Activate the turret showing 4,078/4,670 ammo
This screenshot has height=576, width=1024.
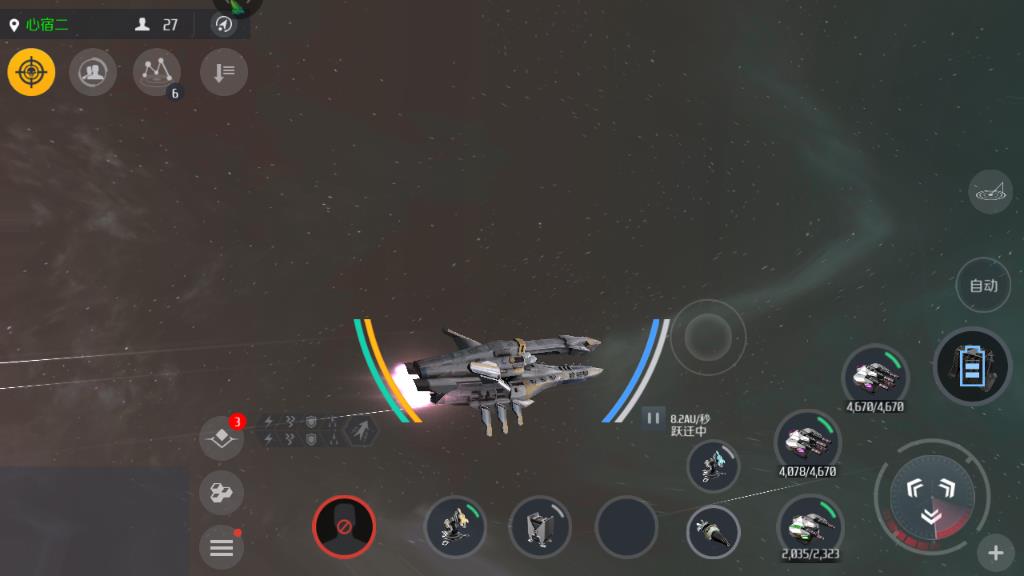(x=807, y=440)
